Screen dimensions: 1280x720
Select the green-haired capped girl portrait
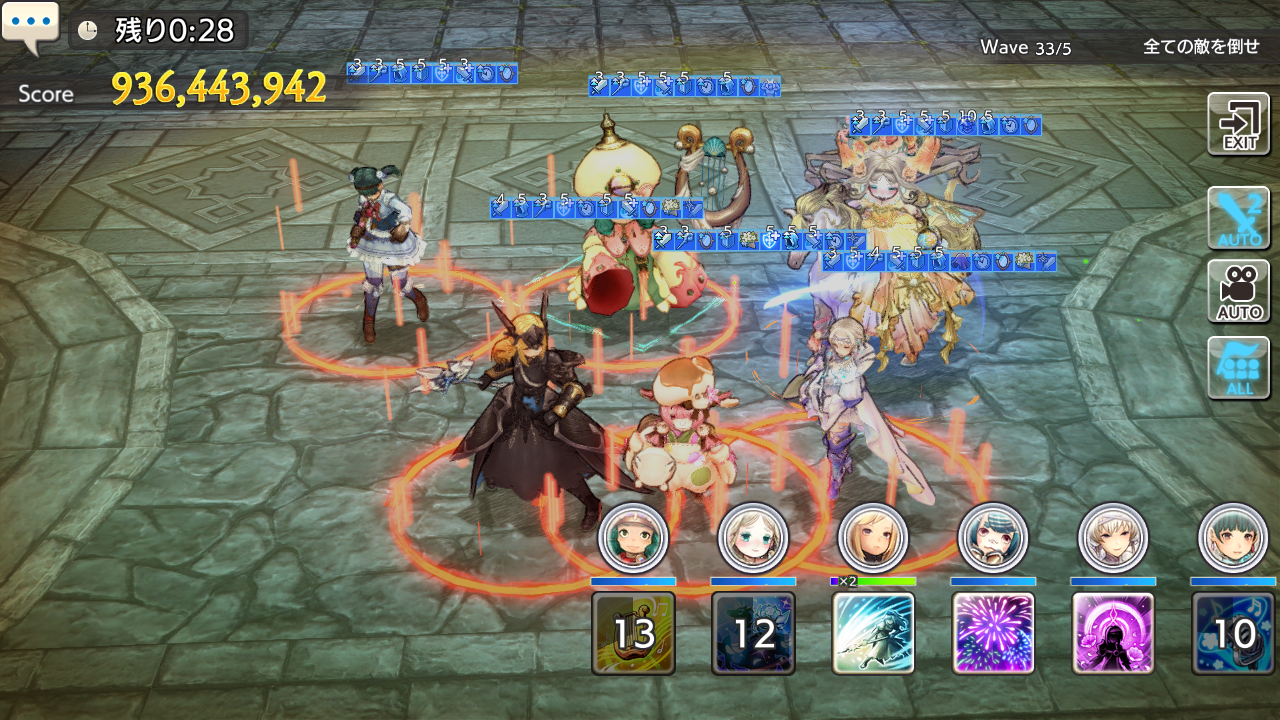(x=633, y=538)
